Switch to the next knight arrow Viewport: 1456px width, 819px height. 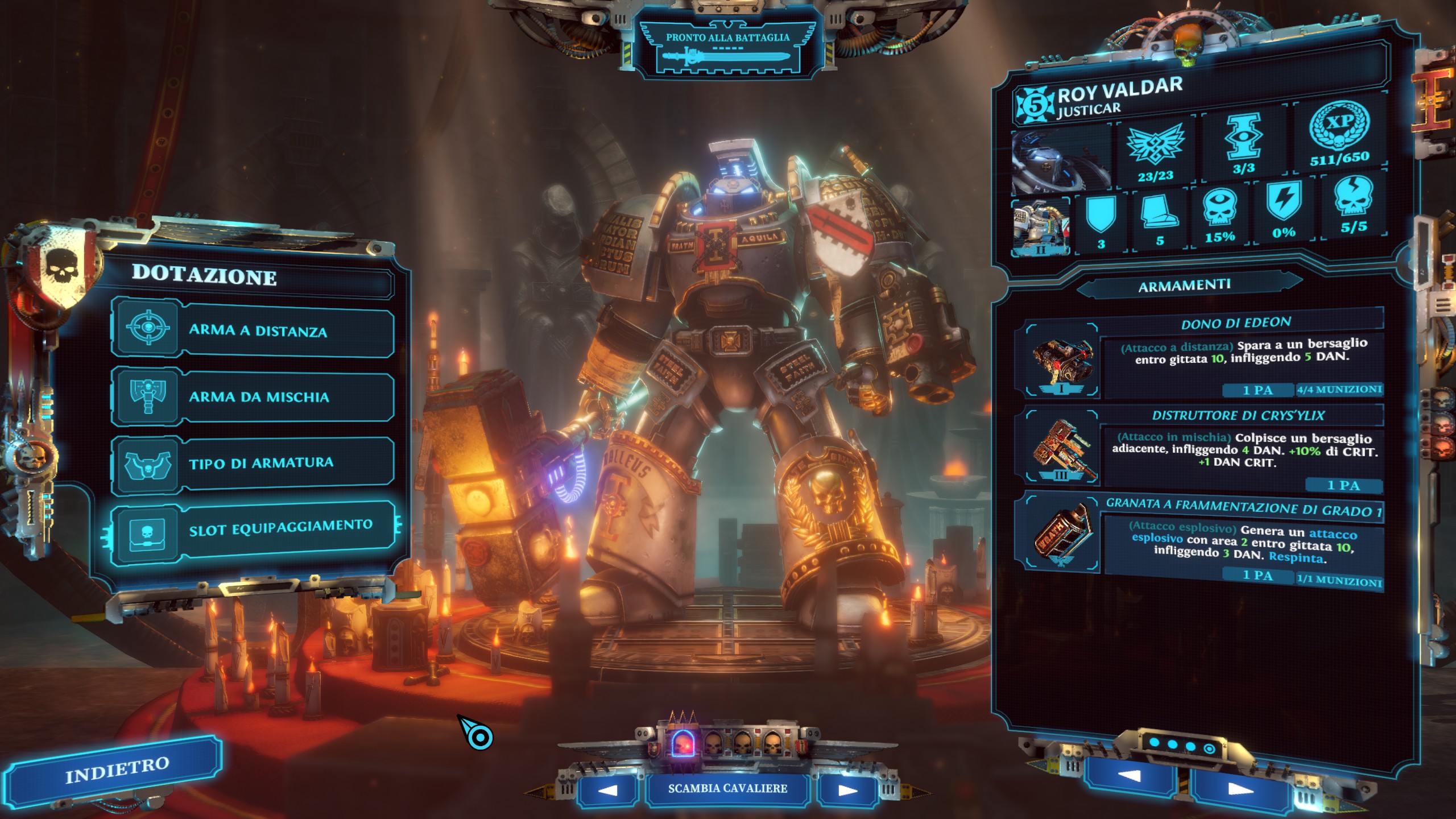[x=847, y=790]
